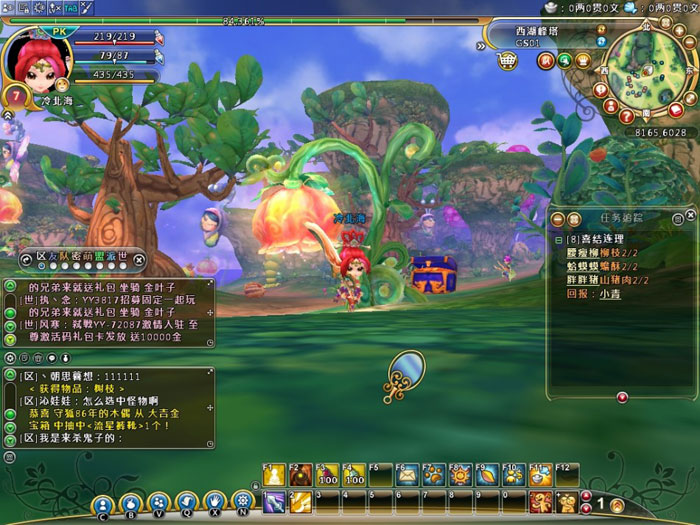Open the shopping cart store

pos(508,60)
